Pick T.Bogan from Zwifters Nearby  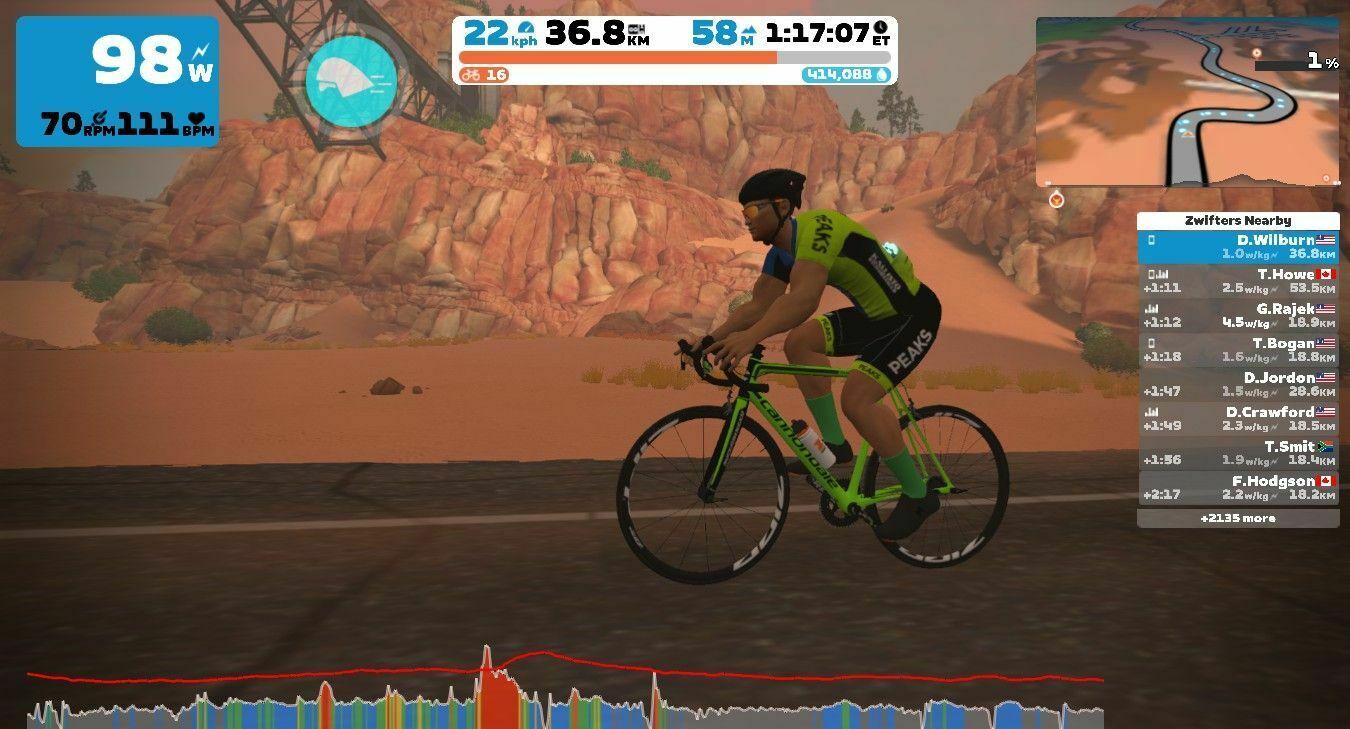pos(1238,350)
